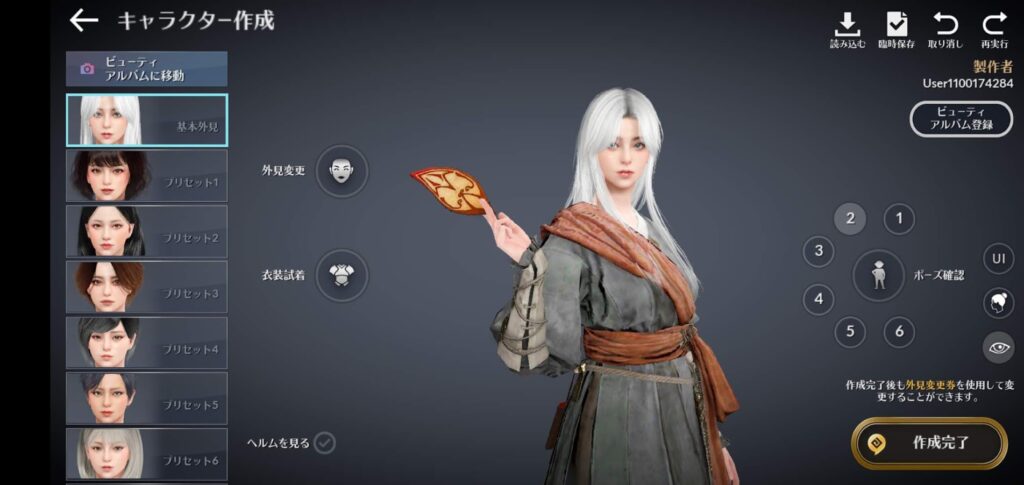
Task: Click the ポーズ確認 figure icon
Action: coord(878,275)
